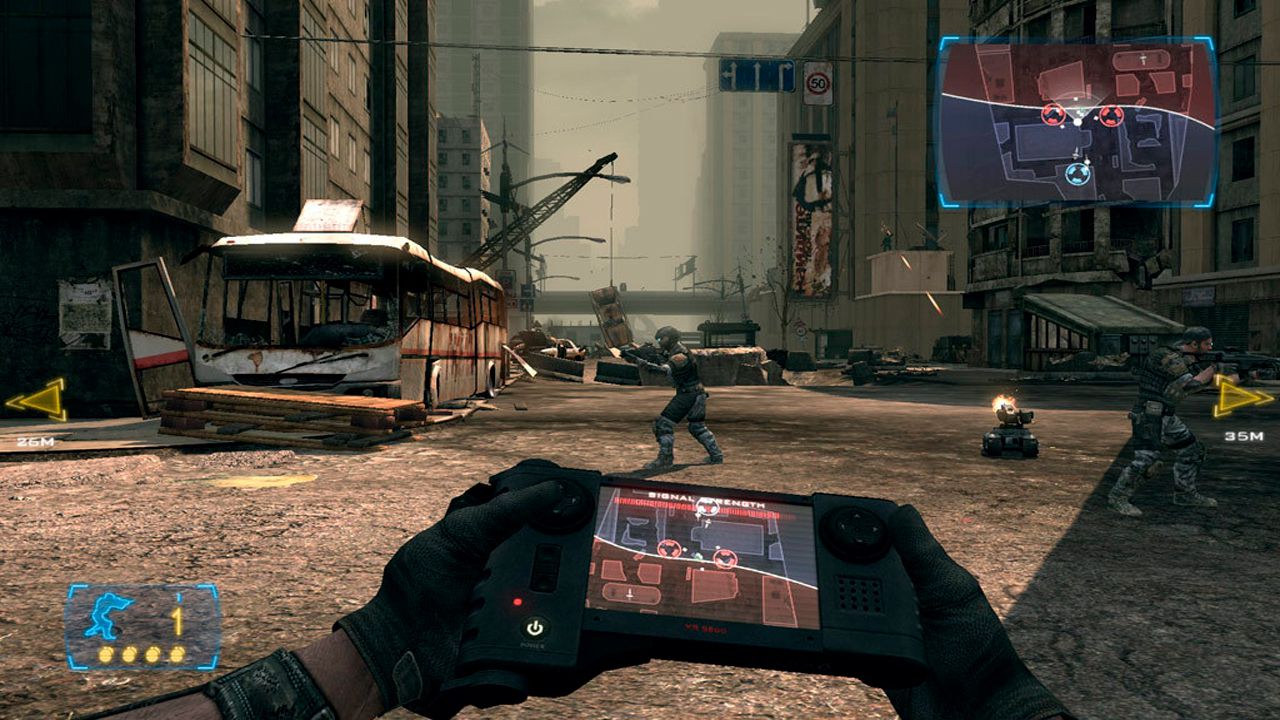Image resolution: width=1280 pixels, height=720 pixels.
Task: Click the left red capture circle on controller screen
Action: pyautogui.click(x=669, y=547)
